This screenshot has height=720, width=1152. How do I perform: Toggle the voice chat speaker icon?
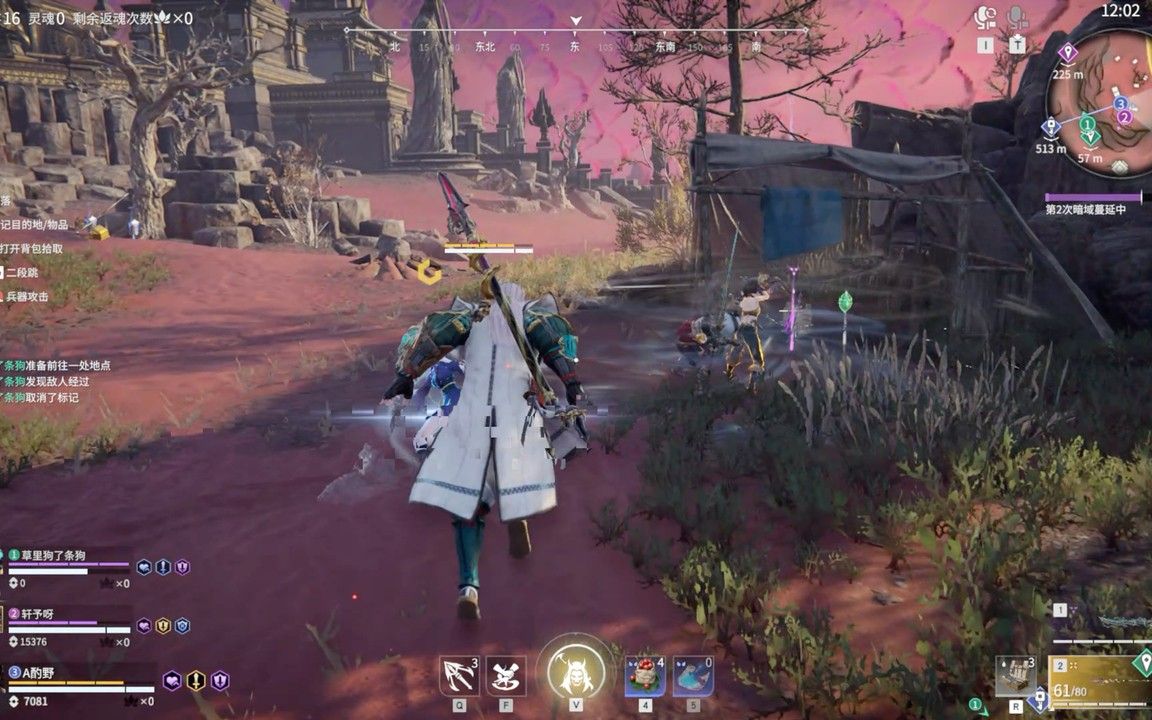(x=985, y=17)
